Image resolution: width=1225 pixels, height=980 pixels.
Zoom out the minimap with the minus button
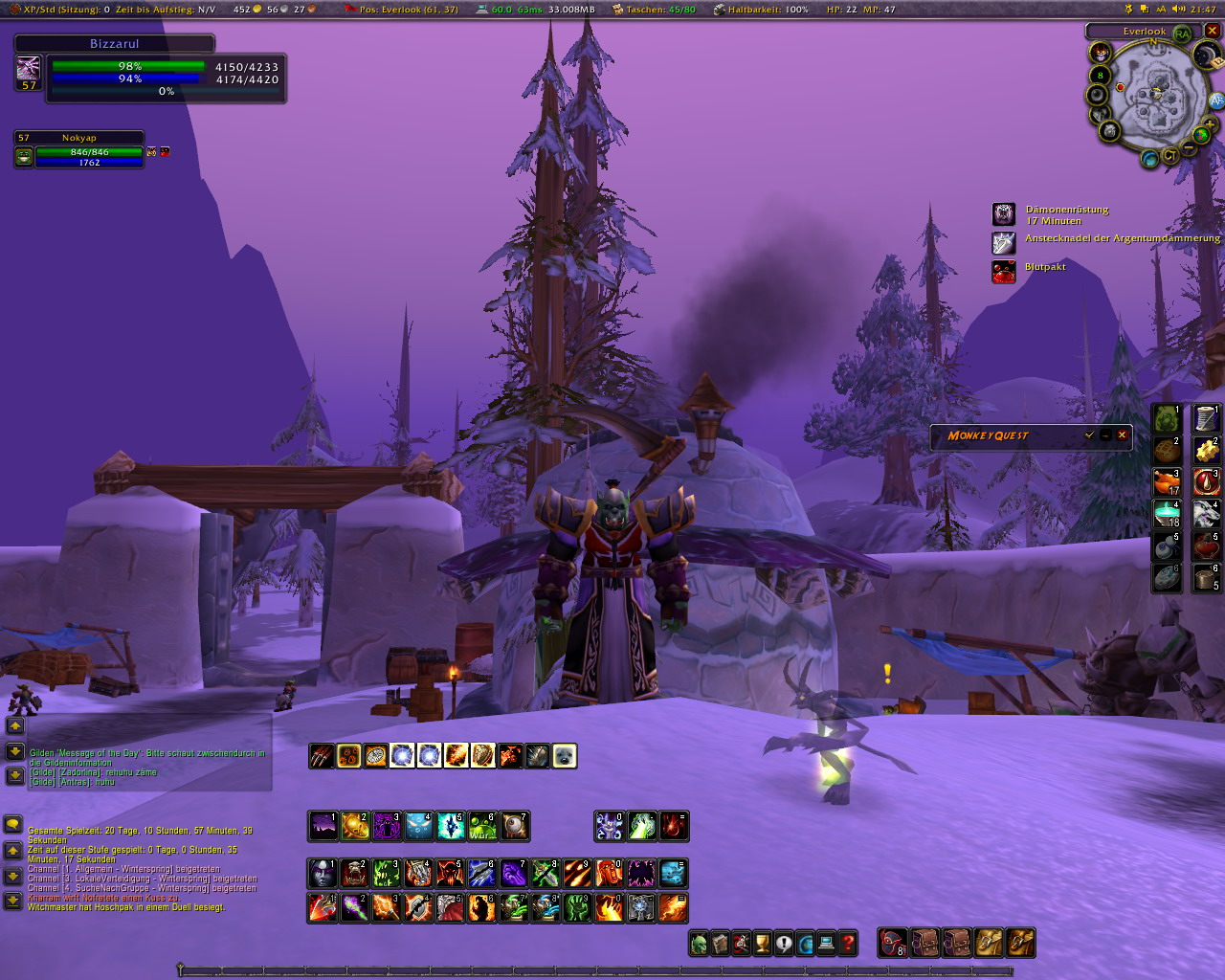1188,148
